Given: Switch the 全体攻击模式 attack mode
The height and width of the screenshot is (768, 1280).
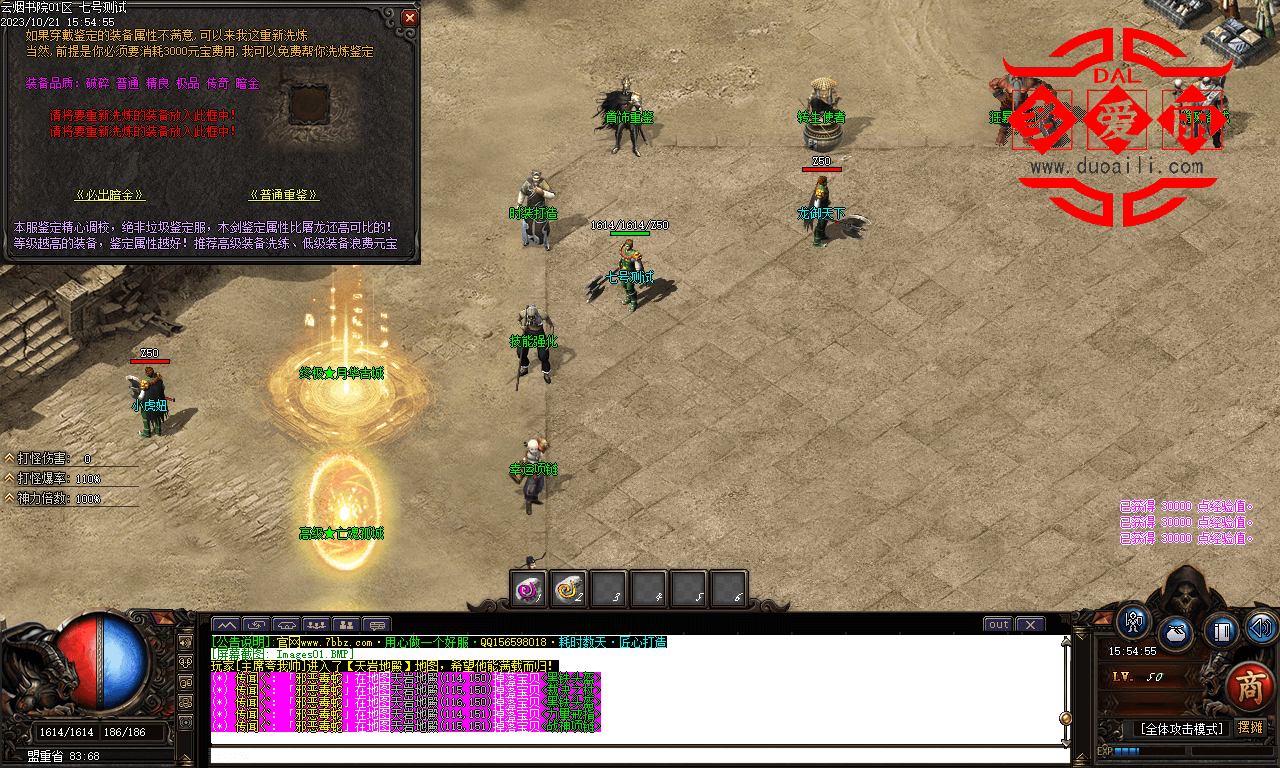Looking at the screenshot, I should click(1182, 729).
